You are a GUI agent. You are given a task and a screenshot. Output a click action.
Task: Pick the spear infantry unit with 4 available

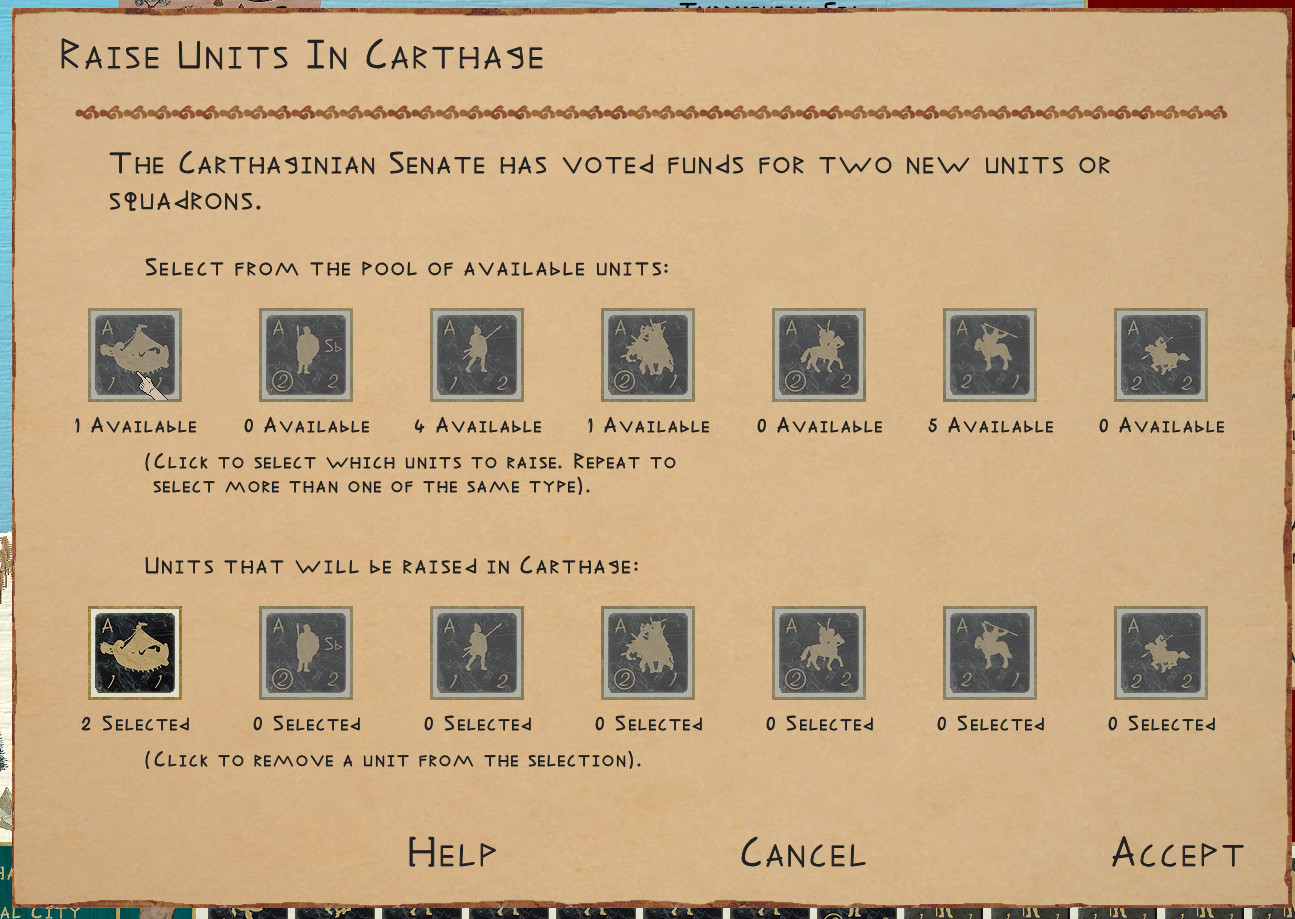pos(477,355)
